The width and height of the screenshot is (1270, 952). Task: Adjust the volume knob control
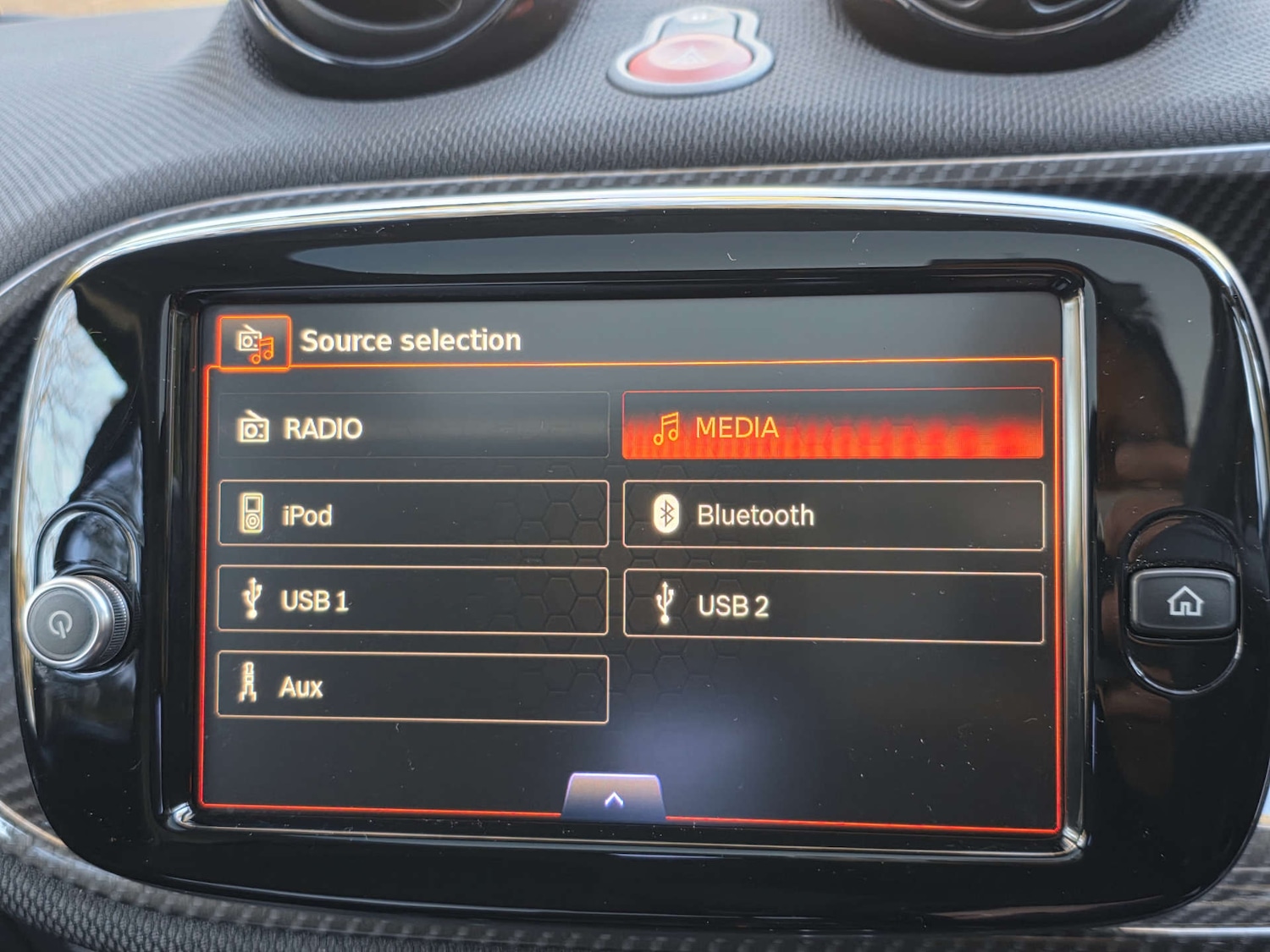pyautogui.click(x=70, y=624)
